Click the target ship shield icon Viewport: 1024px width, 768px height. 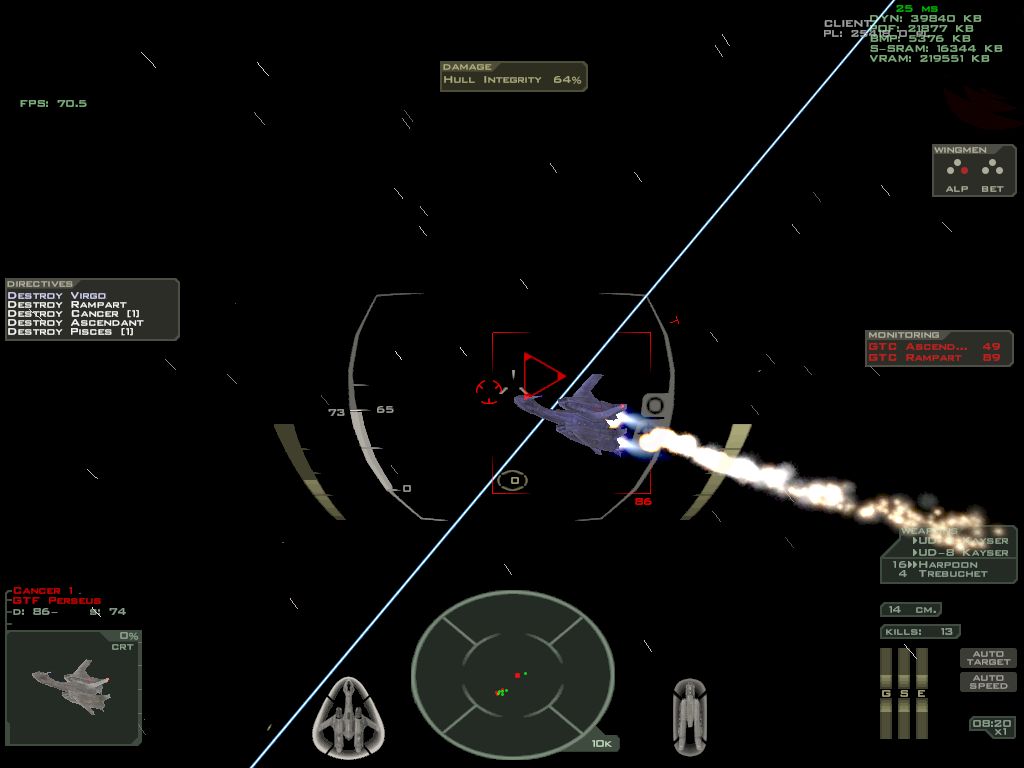pyautogui.click(x=690, y=716)
